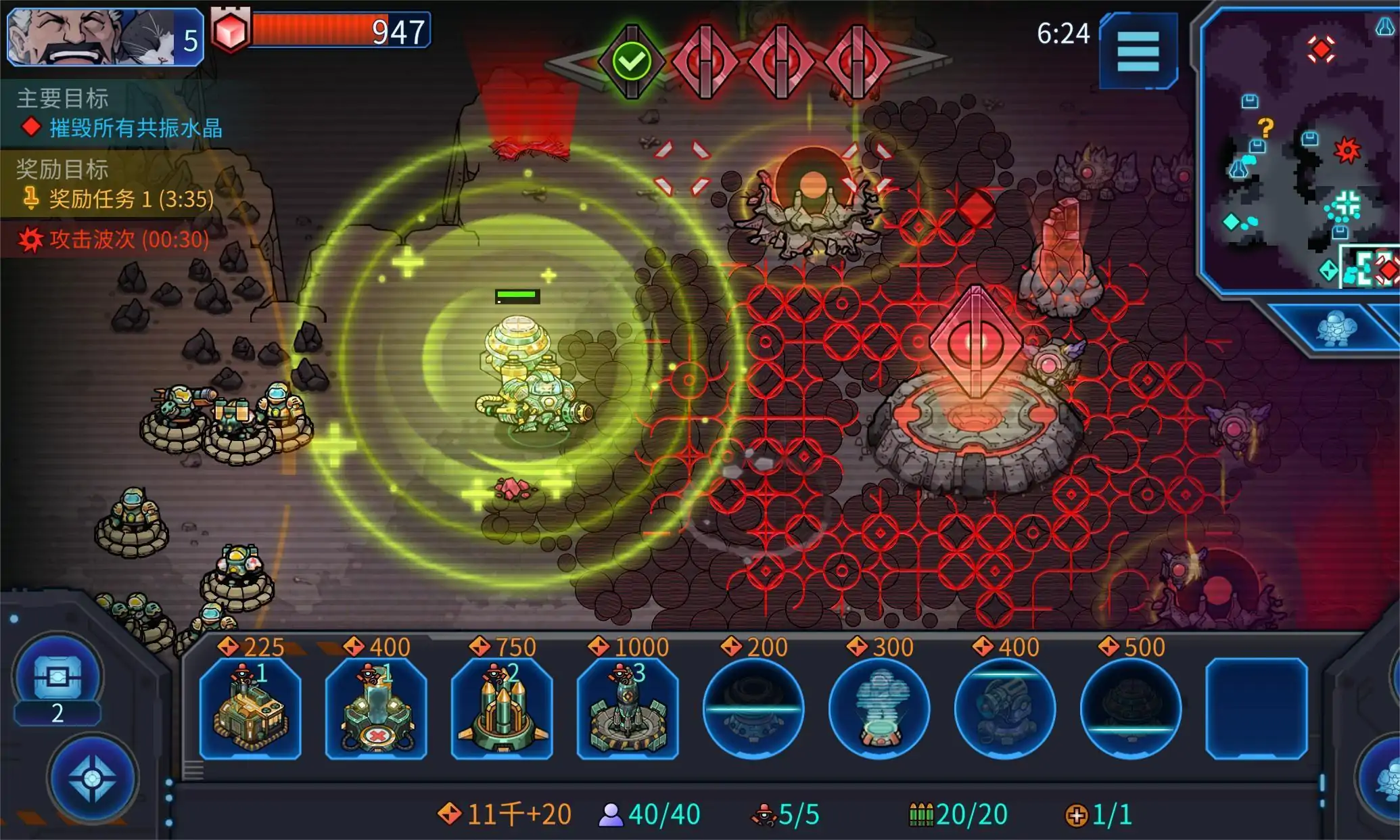Open the hamburger pause menu
Screen dimensions: 1400x840
pos(1138,51)
